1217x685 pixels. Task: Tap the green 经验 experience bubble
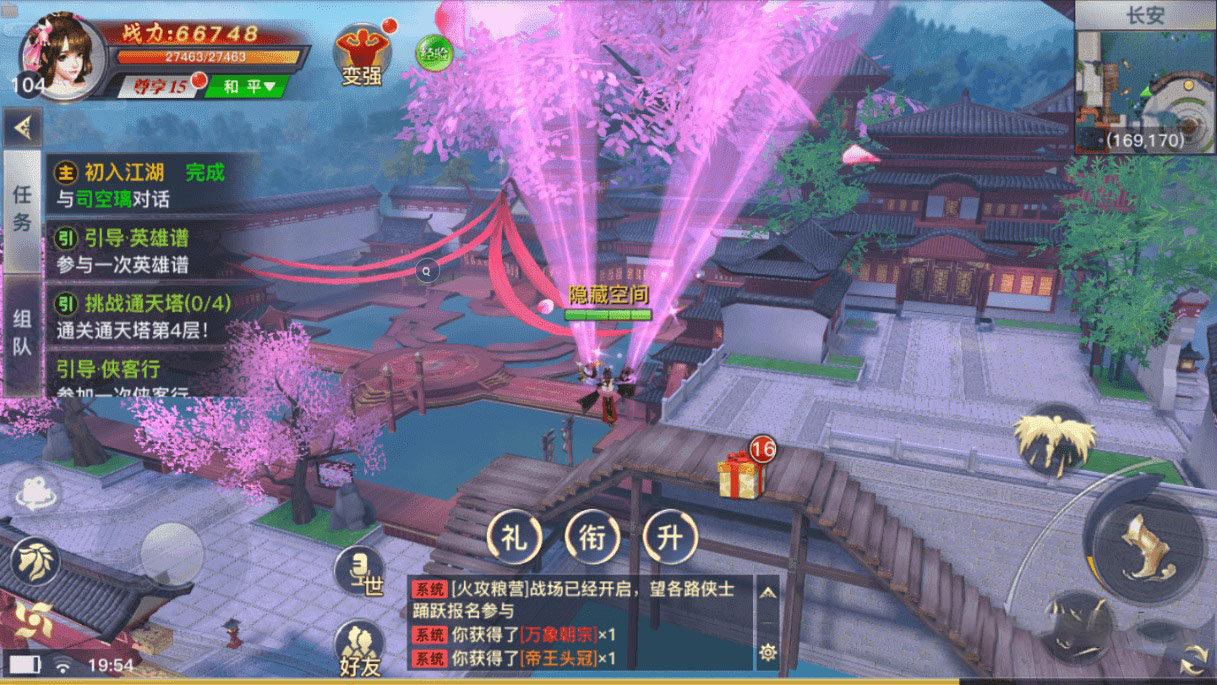(431, 53)
